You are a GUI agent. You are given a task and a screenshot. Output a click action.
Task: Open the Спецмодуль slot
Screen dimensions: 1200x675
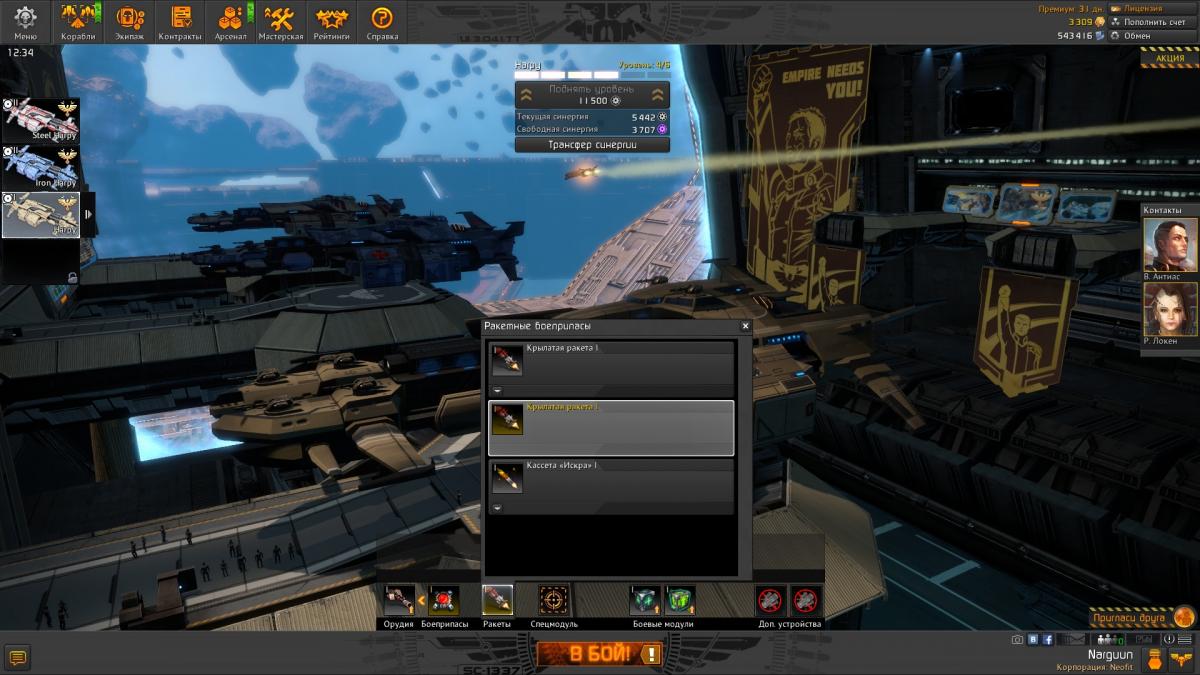coord(553,600)
